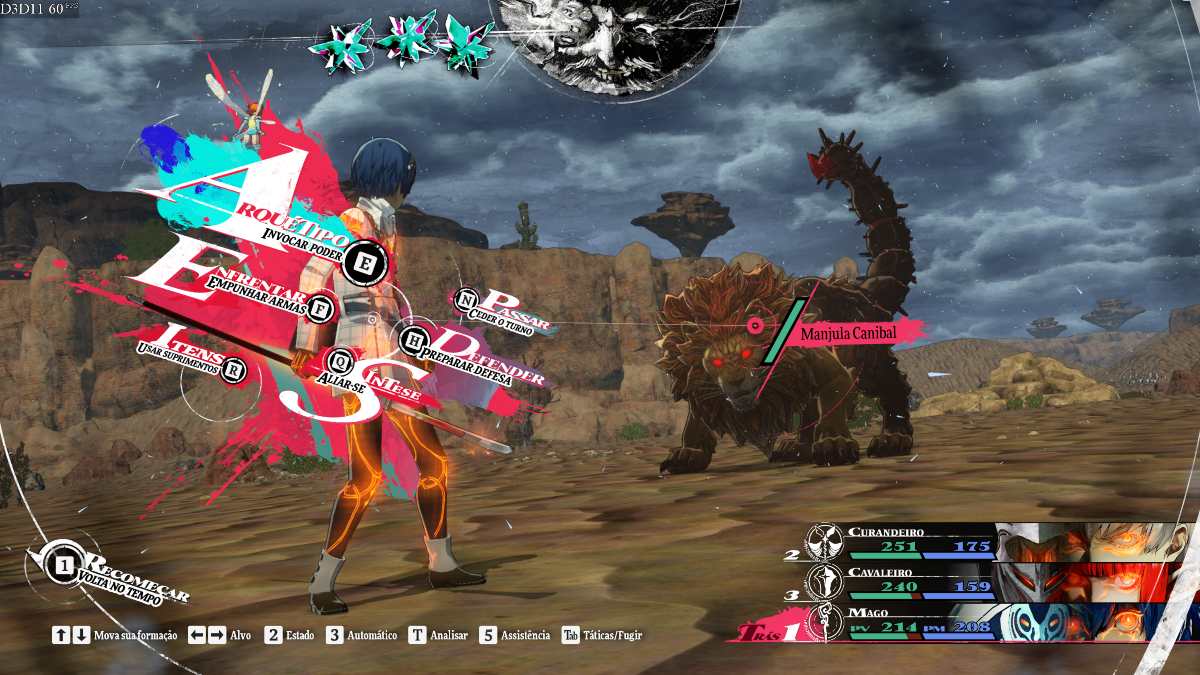Target the Manjula Canibal enemy label

(x=846, y=333)
